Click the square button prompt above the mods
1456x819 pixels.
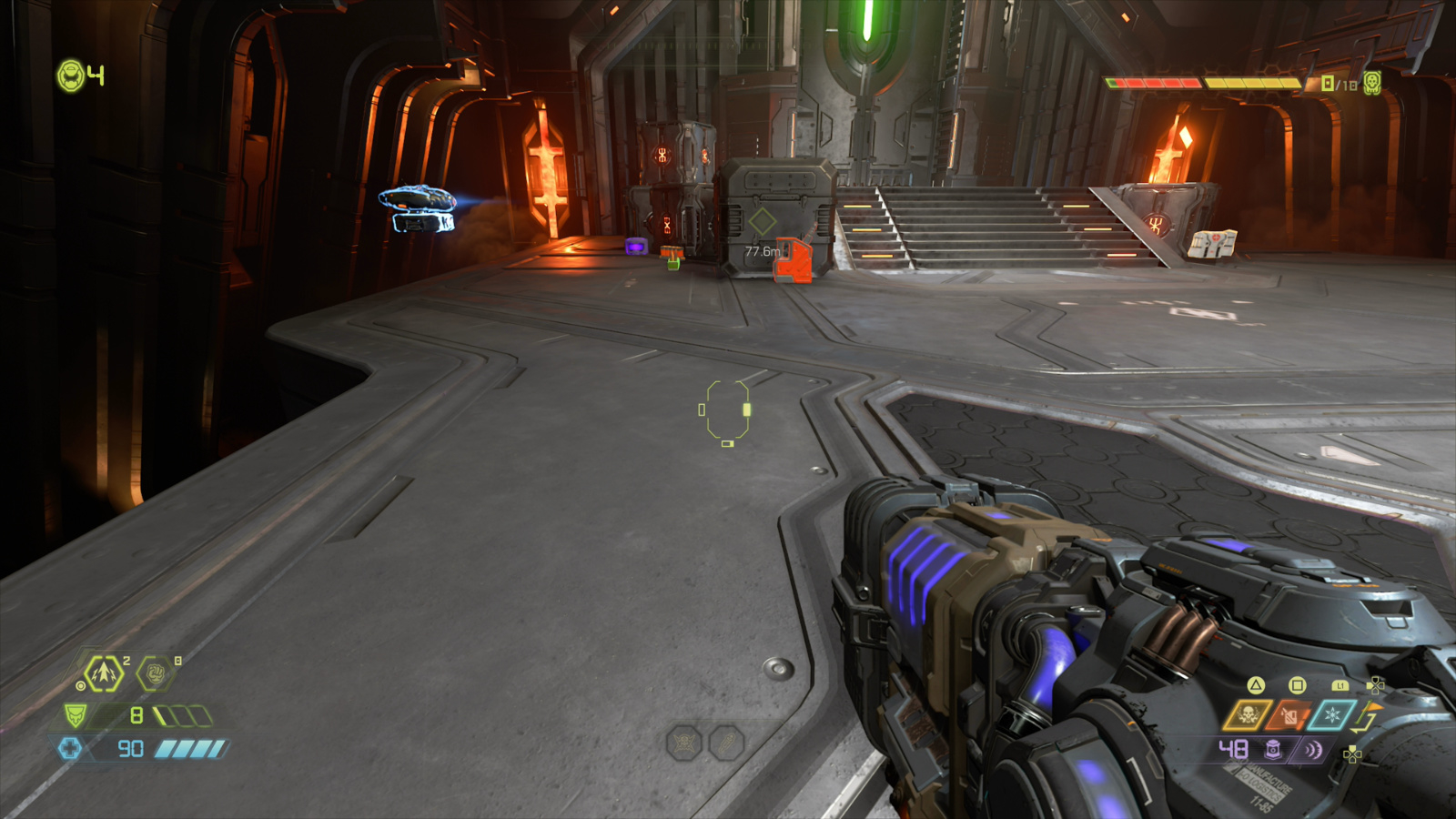[1297, 686]
